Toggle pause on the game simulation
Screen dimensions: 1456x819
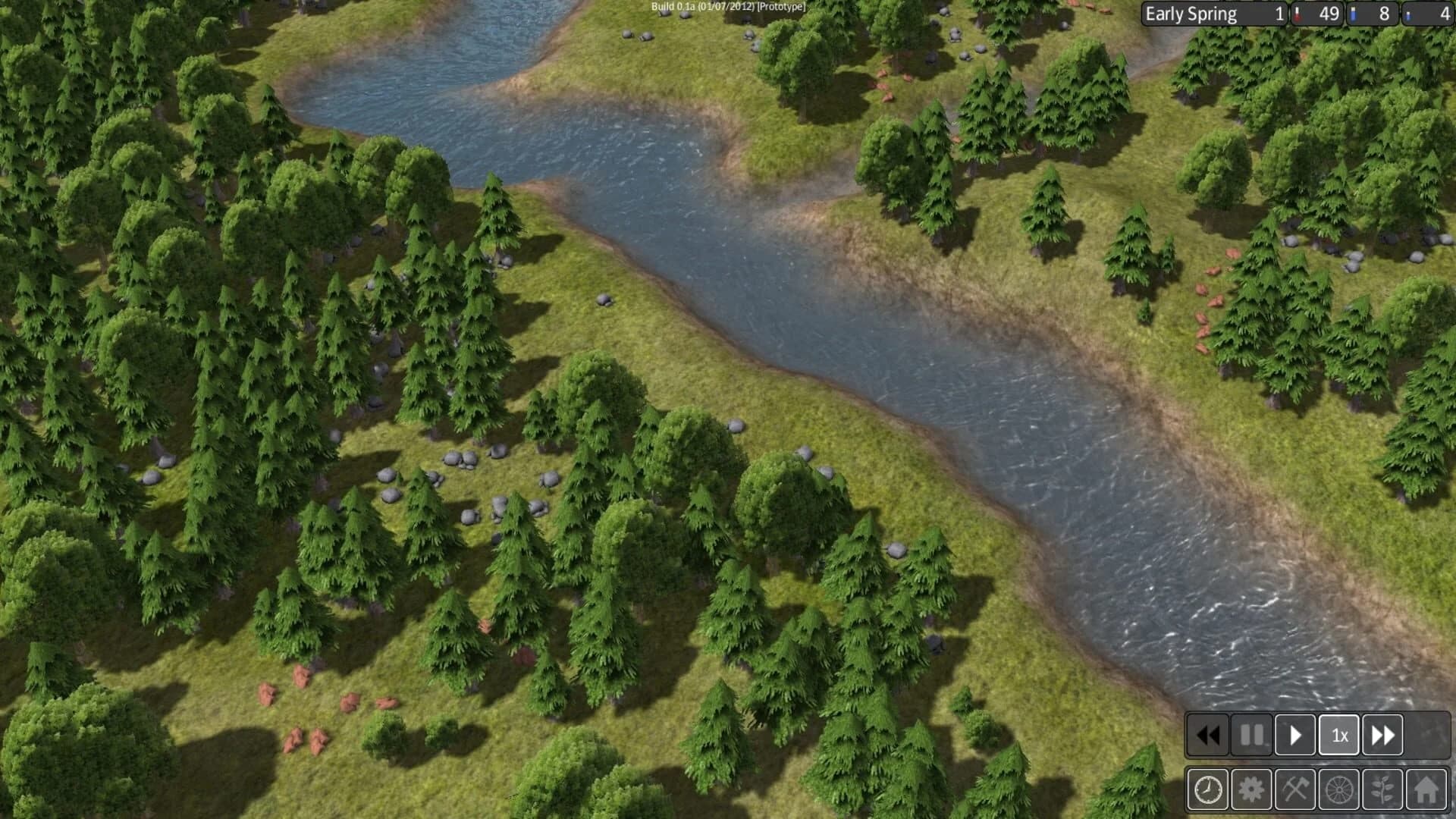pyautogui.click(x=1252, y=735)
